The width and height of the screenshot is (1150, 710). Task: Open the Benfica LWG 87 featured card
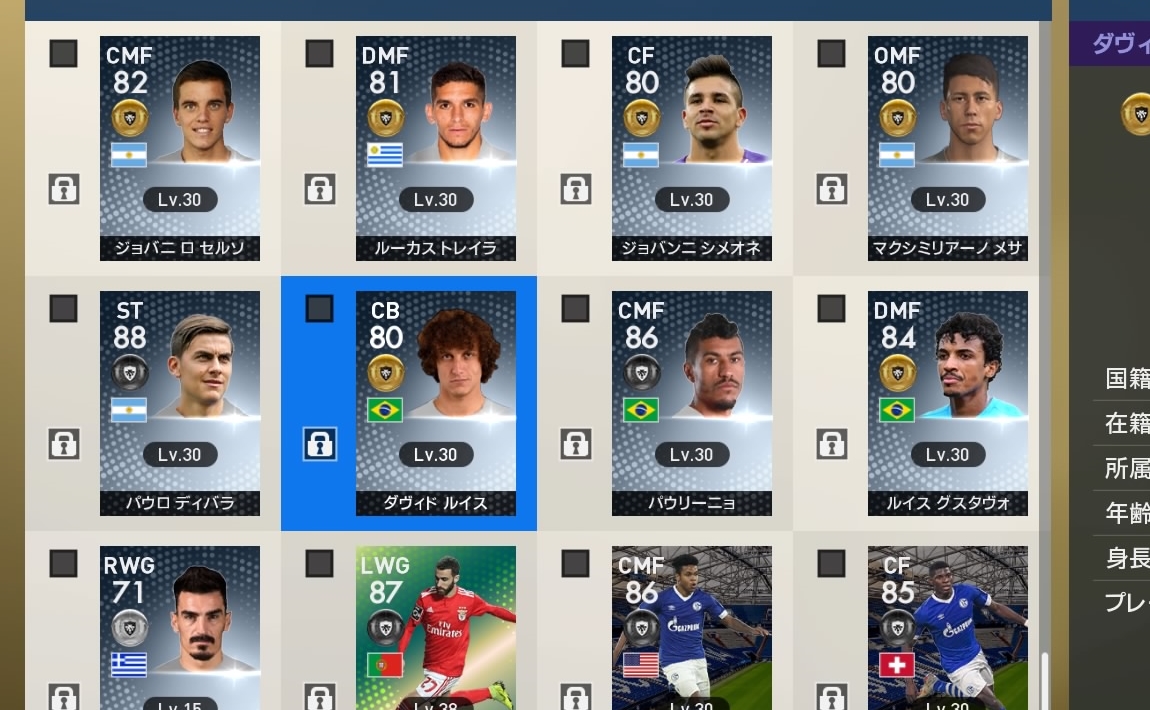click(436, 628)
